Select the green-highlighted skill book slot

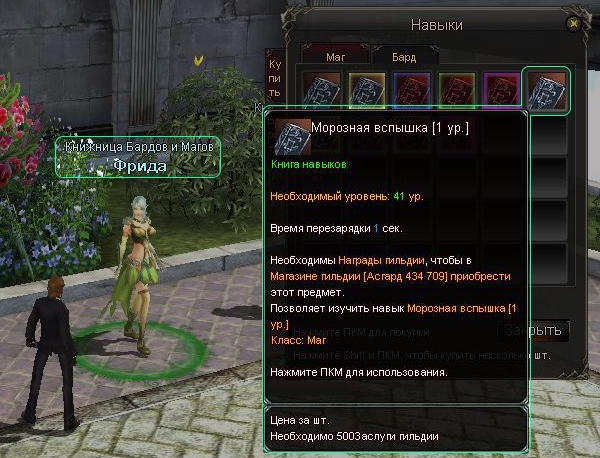[x=548, y=89]
